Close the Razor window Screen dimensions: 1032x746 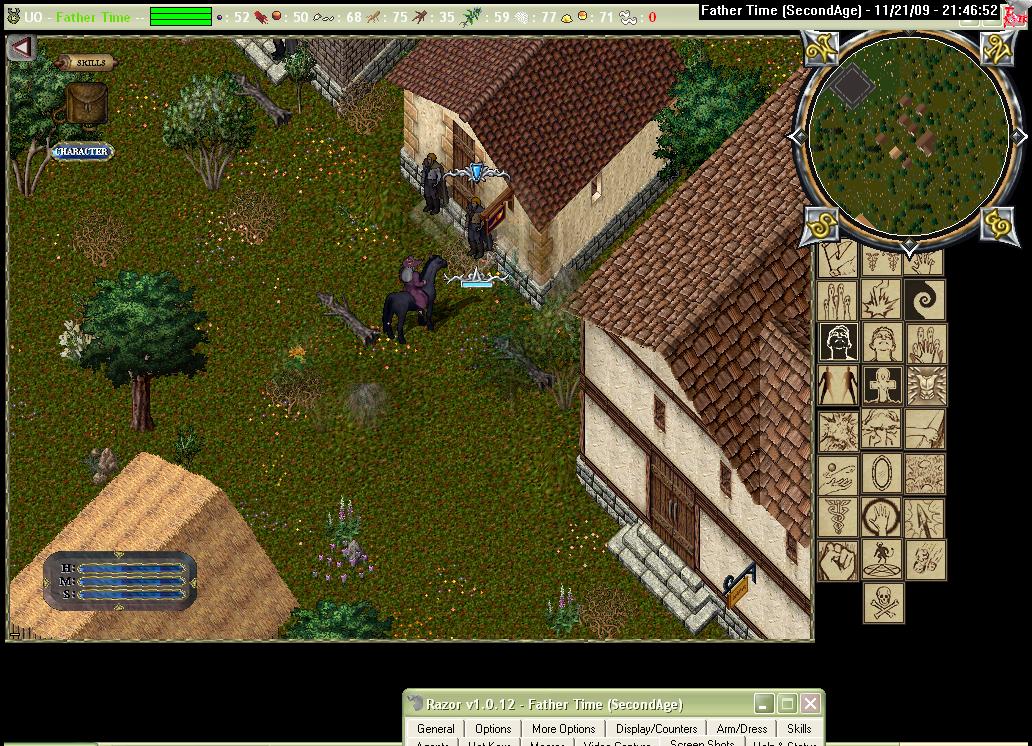click(x=811, y=704)
